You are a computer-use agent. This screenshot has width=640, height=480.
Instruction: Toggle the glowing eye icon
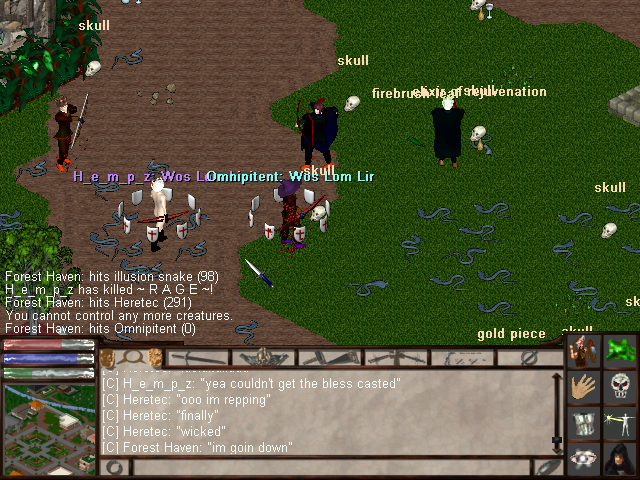pyautogui.click(x=586, y=457)
